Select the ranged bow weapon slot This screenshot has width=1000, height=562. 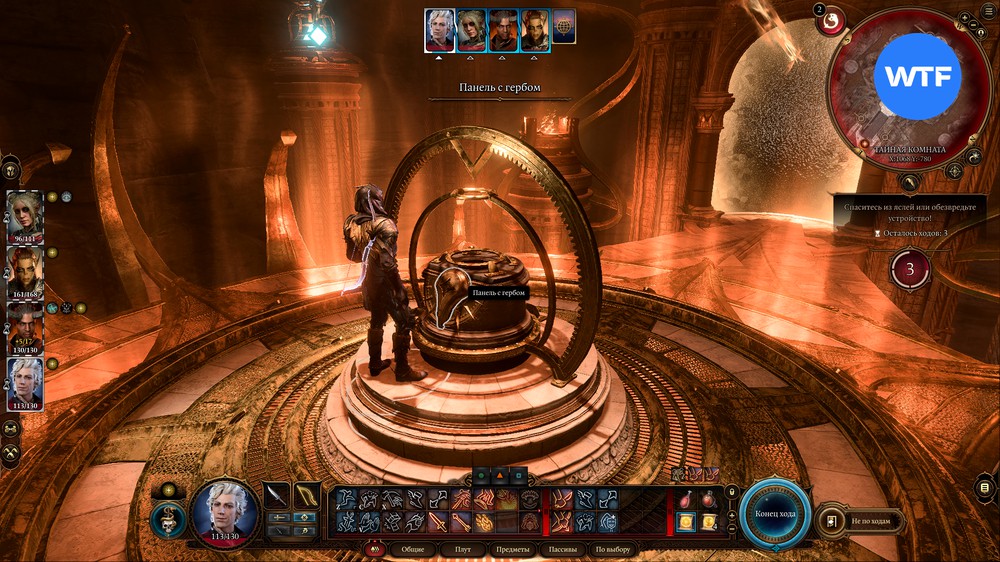pyautogui.click(x=306, y=495)
